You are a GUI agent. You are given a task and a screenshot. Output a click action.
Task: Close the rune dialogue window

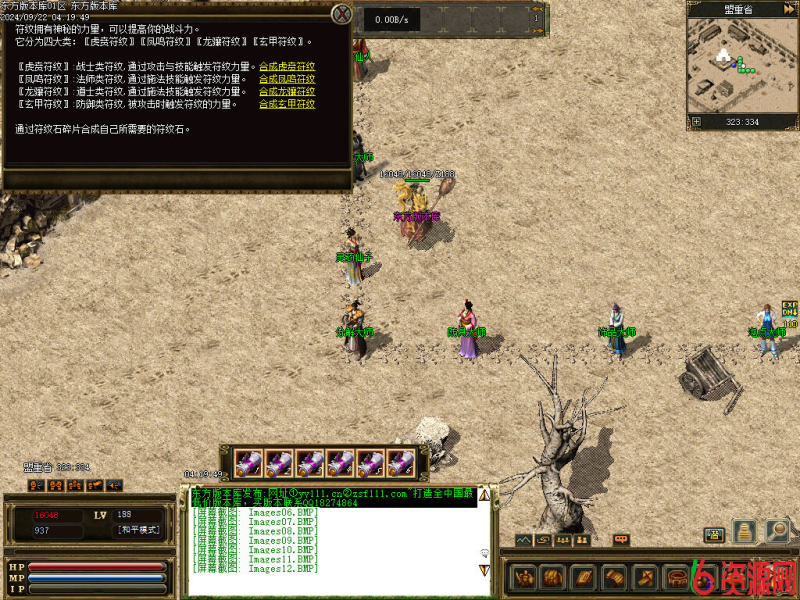point(342,14)
